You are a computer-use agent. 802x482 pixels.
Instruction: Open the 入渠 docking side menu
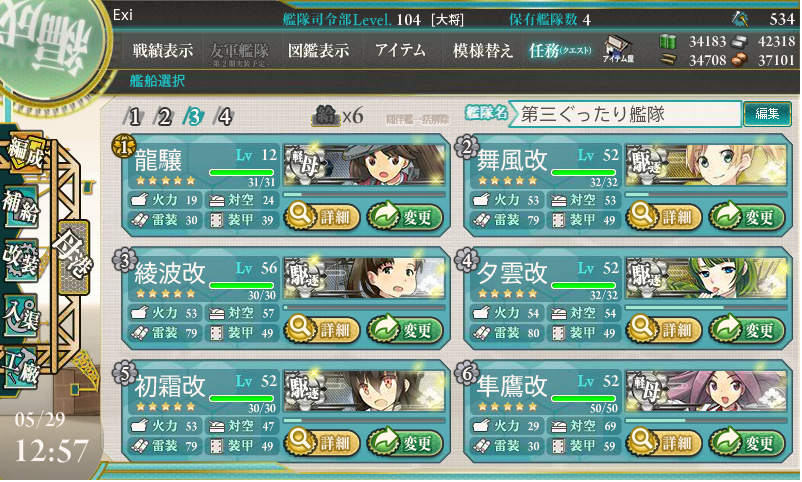[20, 310]
